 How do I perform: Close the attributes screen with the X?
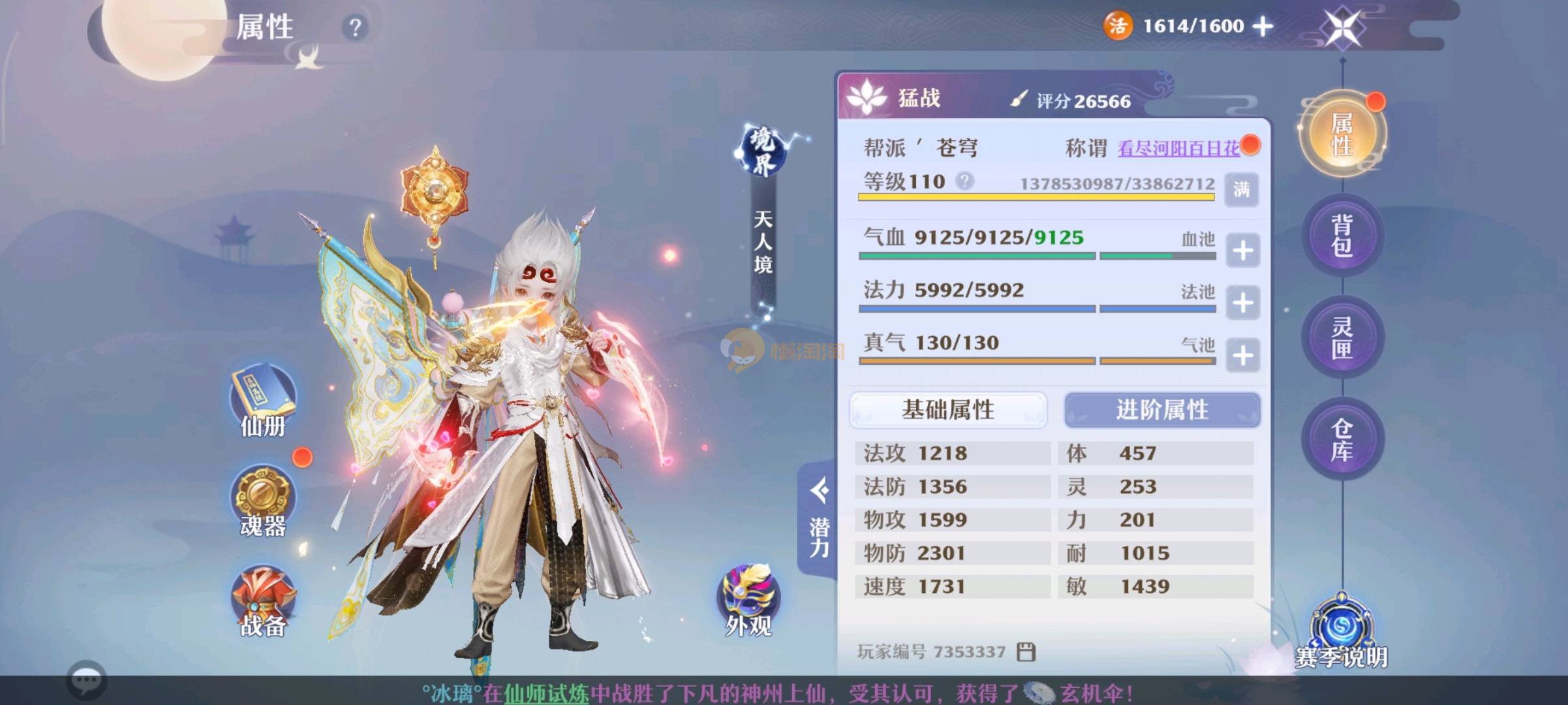[1342, 29]
